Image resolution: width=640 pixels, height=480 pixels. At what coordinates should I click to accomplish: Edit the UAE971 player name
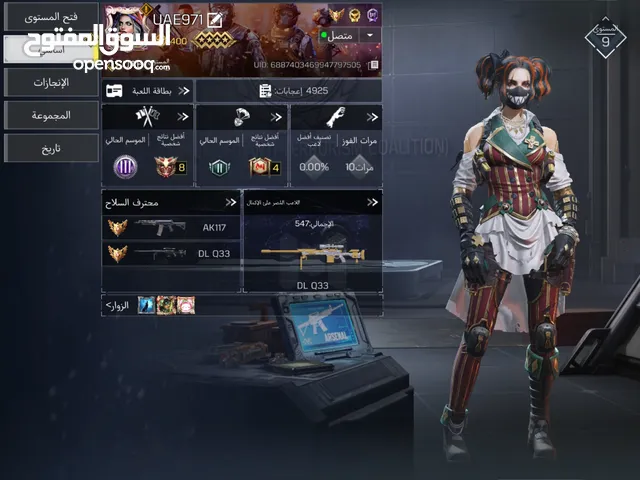coord(213,20)
